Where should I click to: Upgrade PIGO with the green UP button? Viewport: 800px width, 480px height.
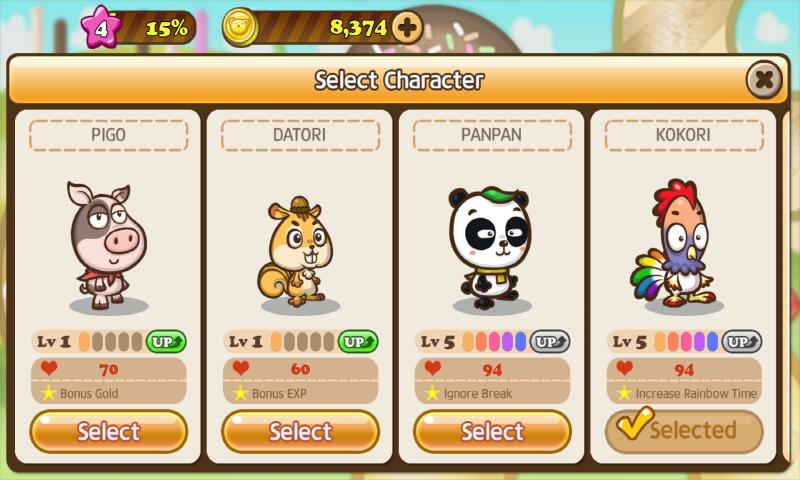[x=165, y=342]
